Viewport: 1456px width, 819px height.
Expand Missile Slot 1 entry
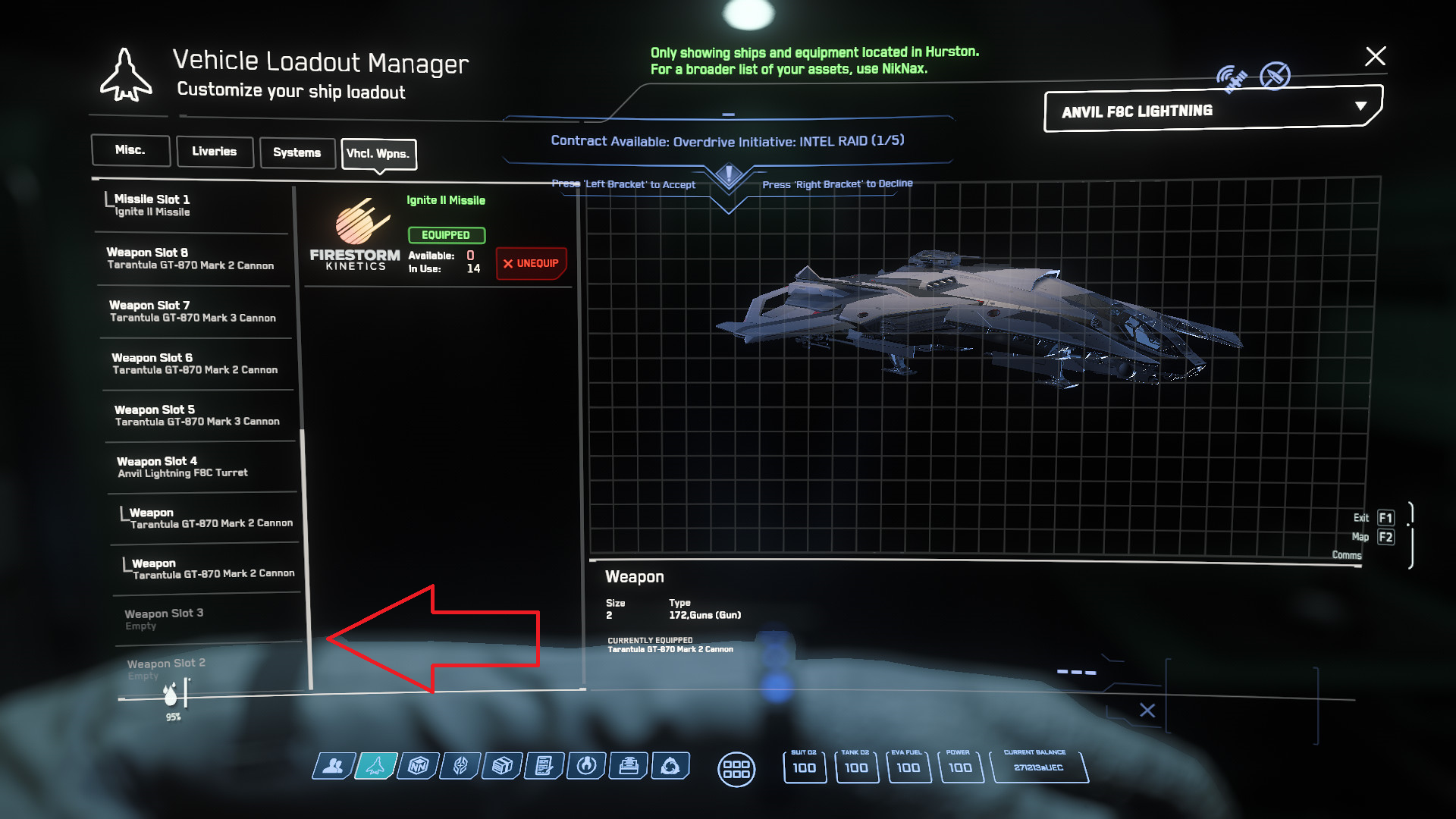click(x=190, y=205)
